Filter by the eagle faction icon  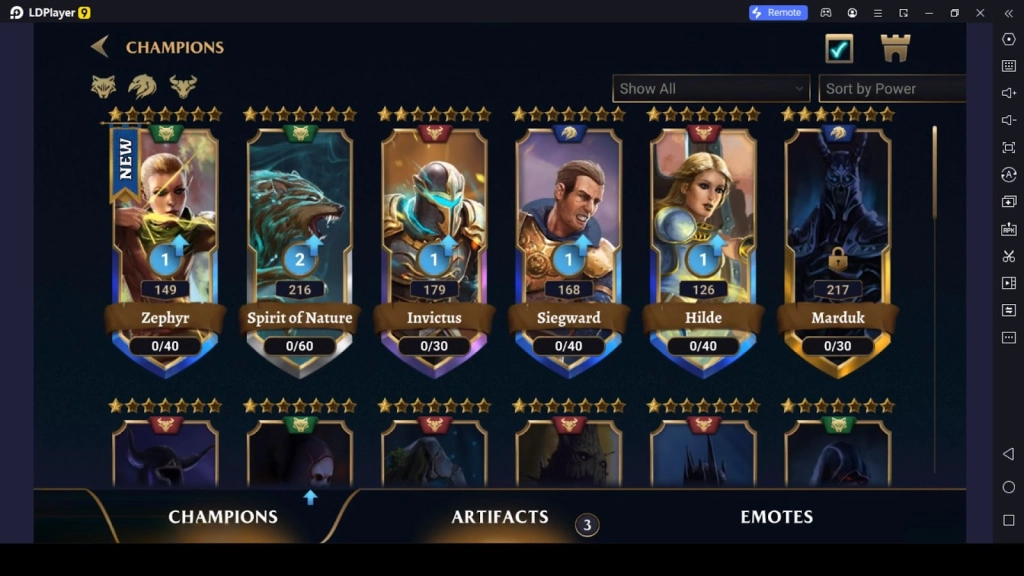(142, 86)
